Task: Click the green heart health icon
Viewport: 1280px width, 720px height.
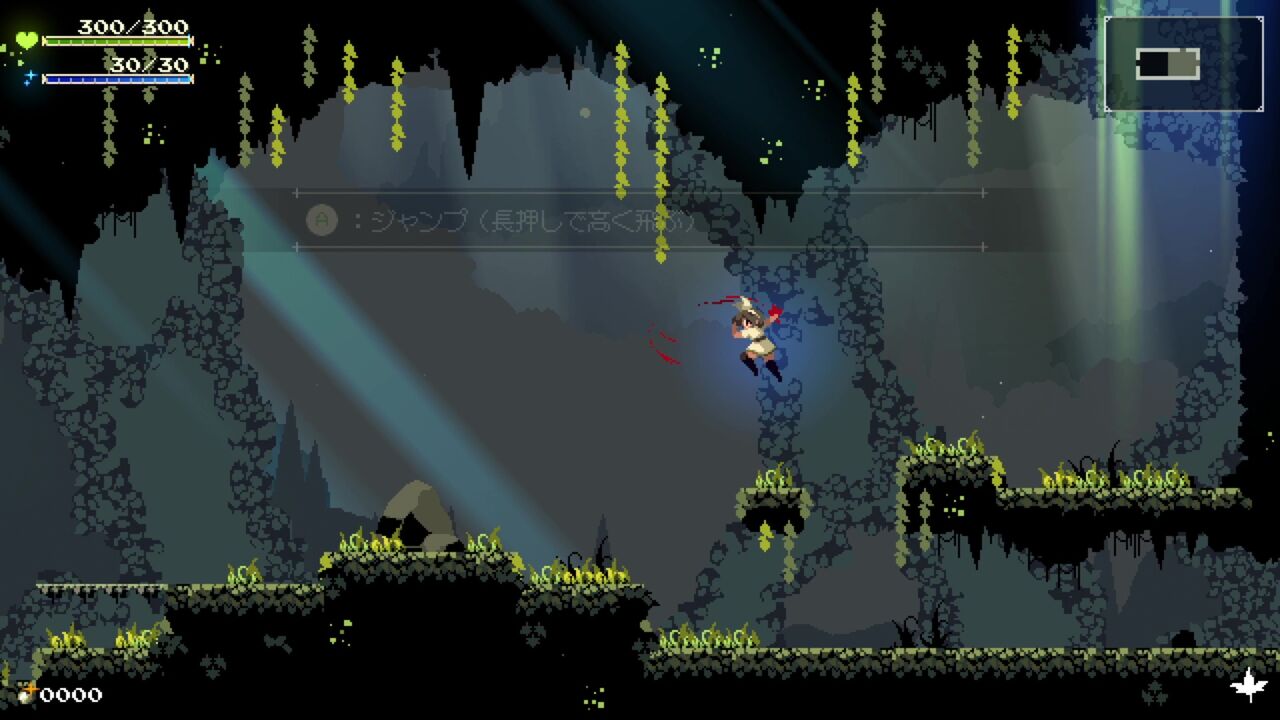Action: click(26, 41)
